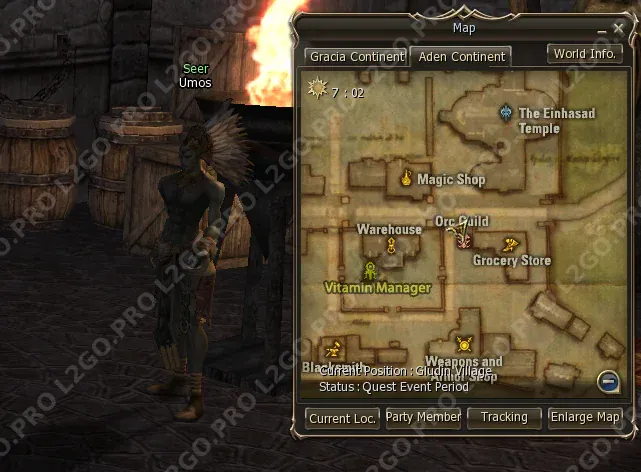This screenshot has height=472, width=641.
Task: Zoom out the map with minus button
Action: pyautogui.click(x=607, y=380)
